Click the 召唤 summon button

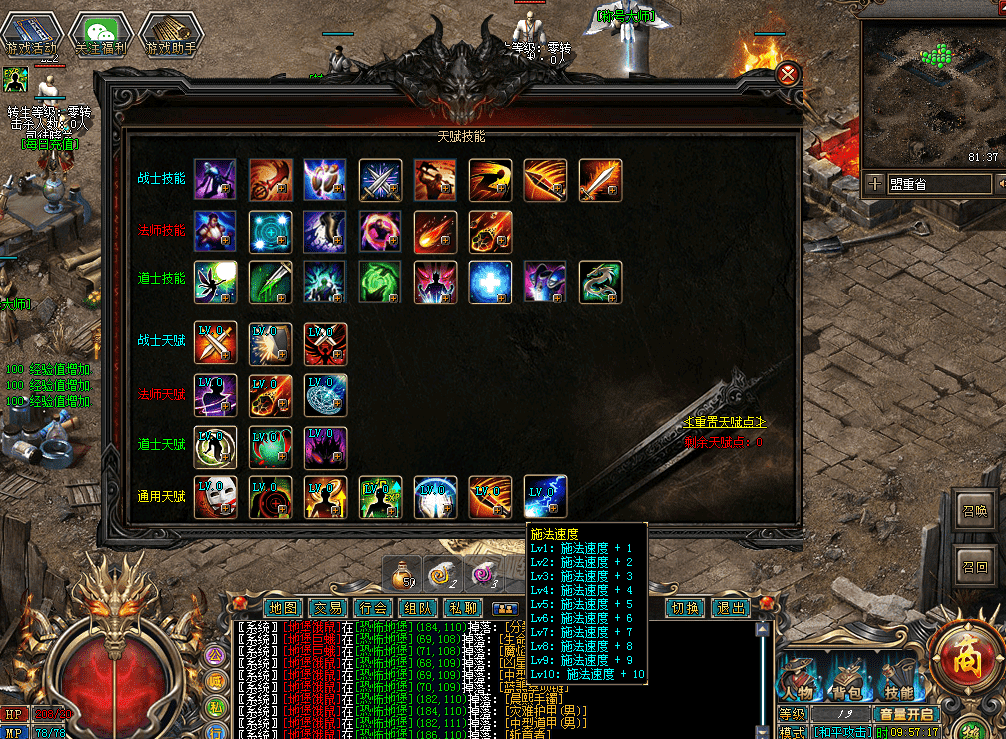(x=974, y=509)
